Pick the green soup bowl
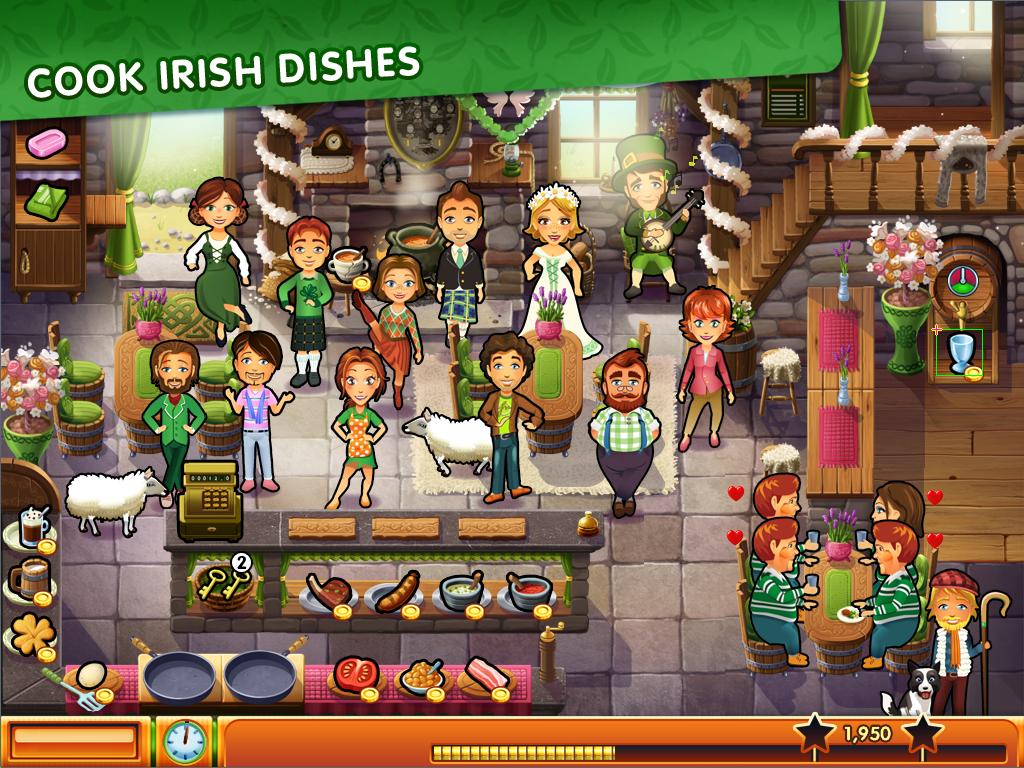 (460, 591)
